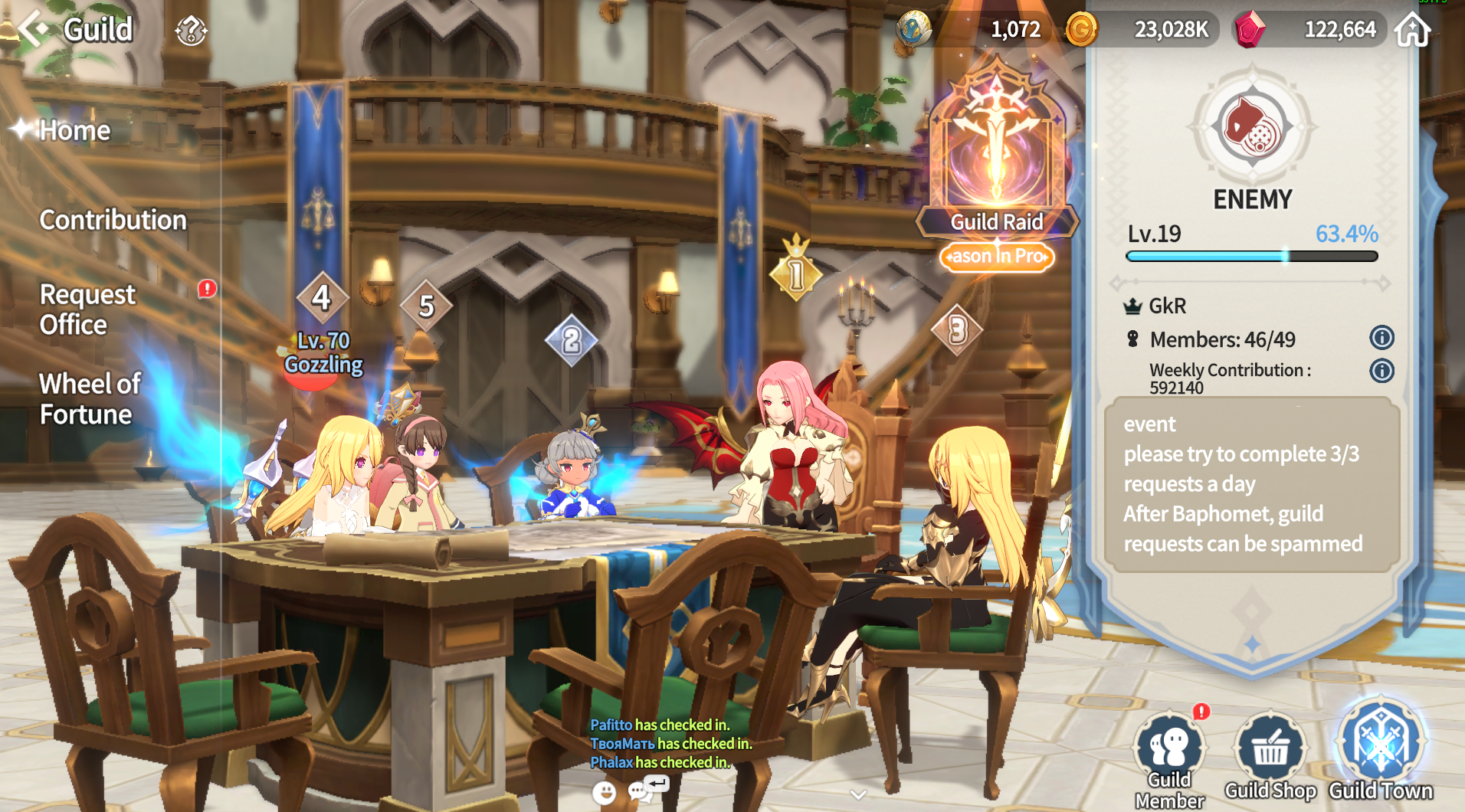Open the Request Office menu

[x=87, y=309]
